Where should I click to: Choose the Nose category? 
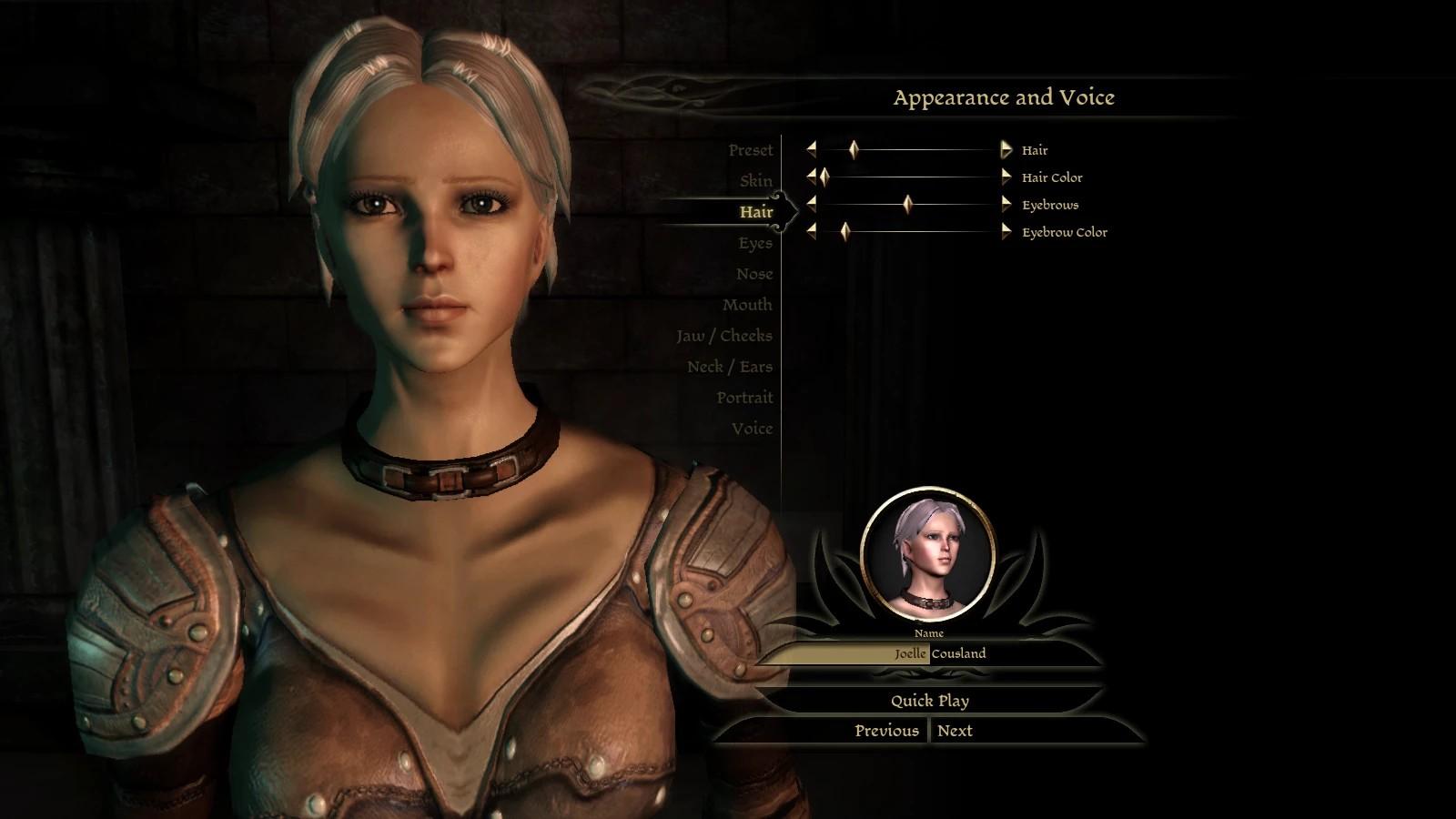(753, 274)
